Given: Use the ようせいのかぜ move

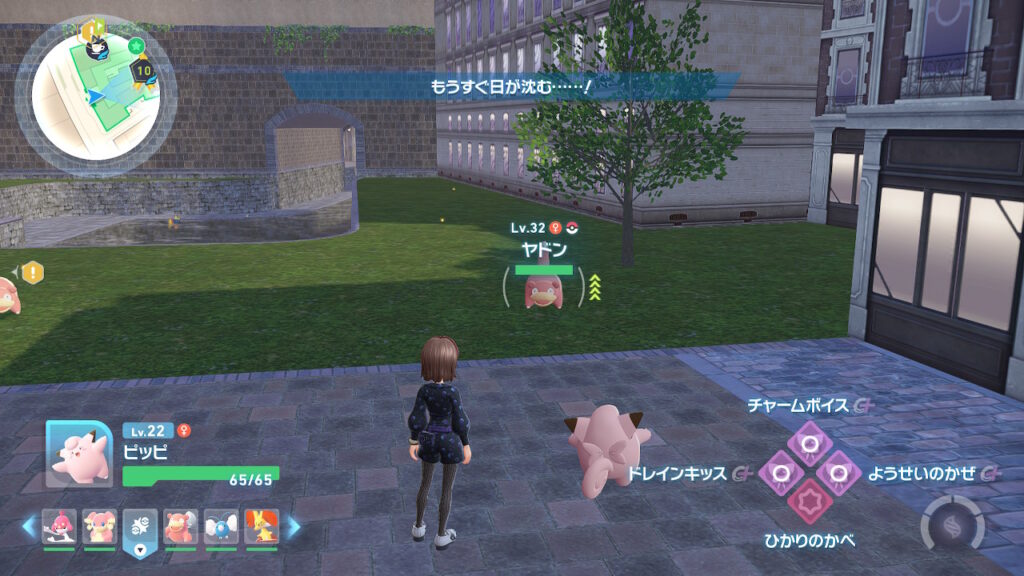Looking at the screenshot, I should 839,471.
